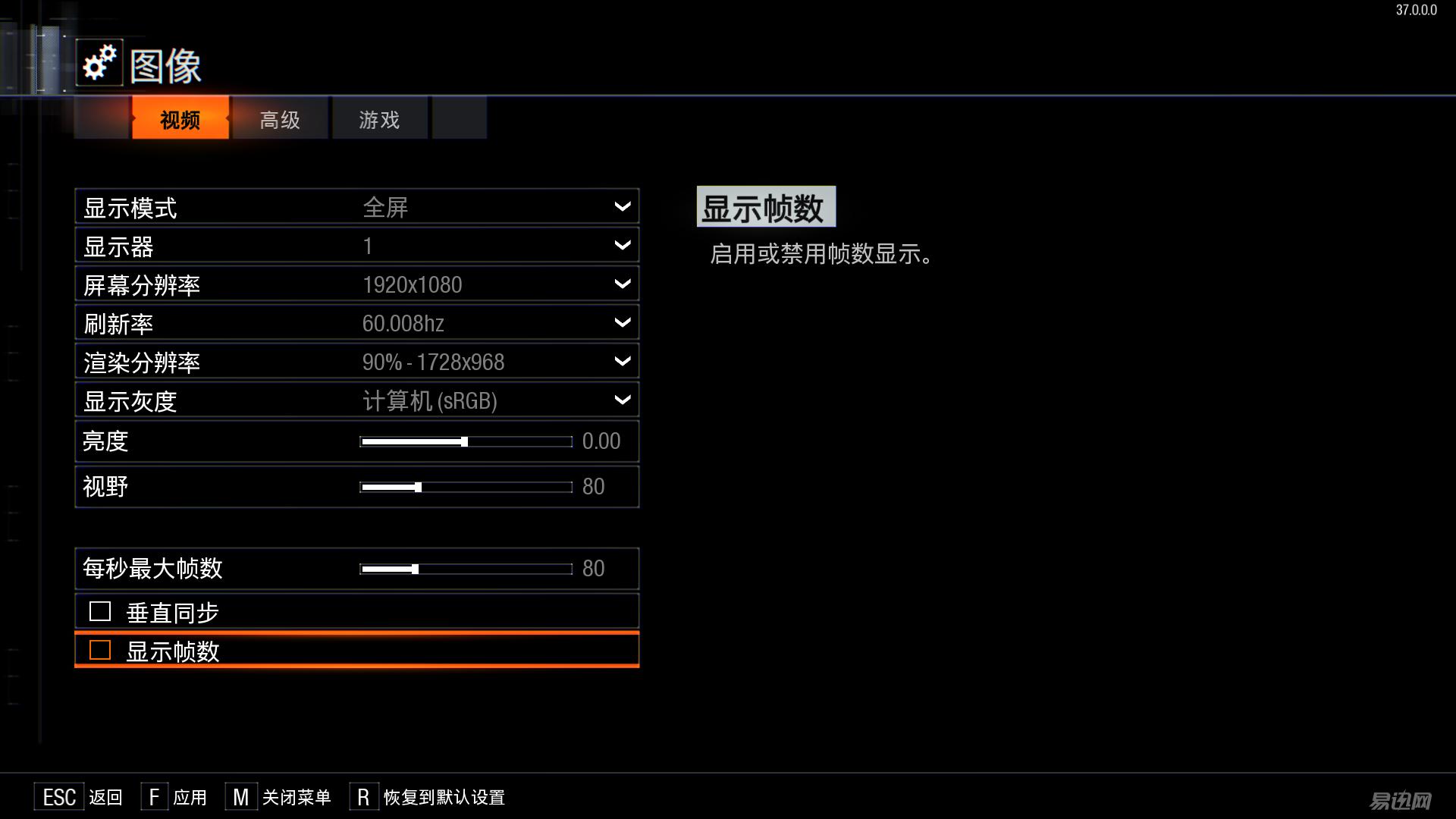Toggle the framerate display option on
This screenshot has height=819, width=1456.
click(x=99, y=650)
